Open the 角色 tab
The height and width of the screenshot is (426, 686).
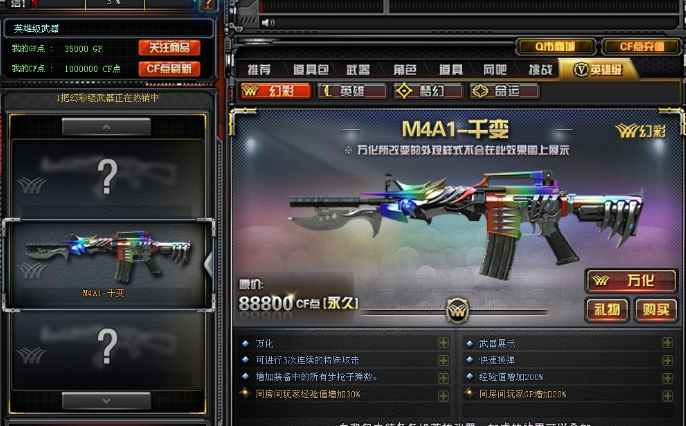tap(404, 69)
